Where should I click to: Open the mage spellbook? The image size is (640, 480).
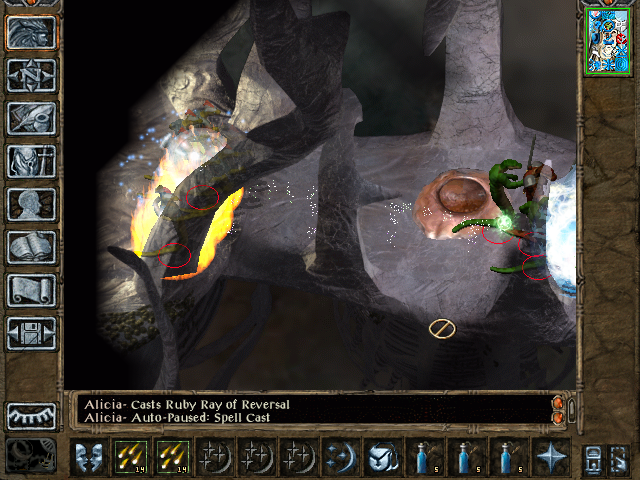point(31,247)
